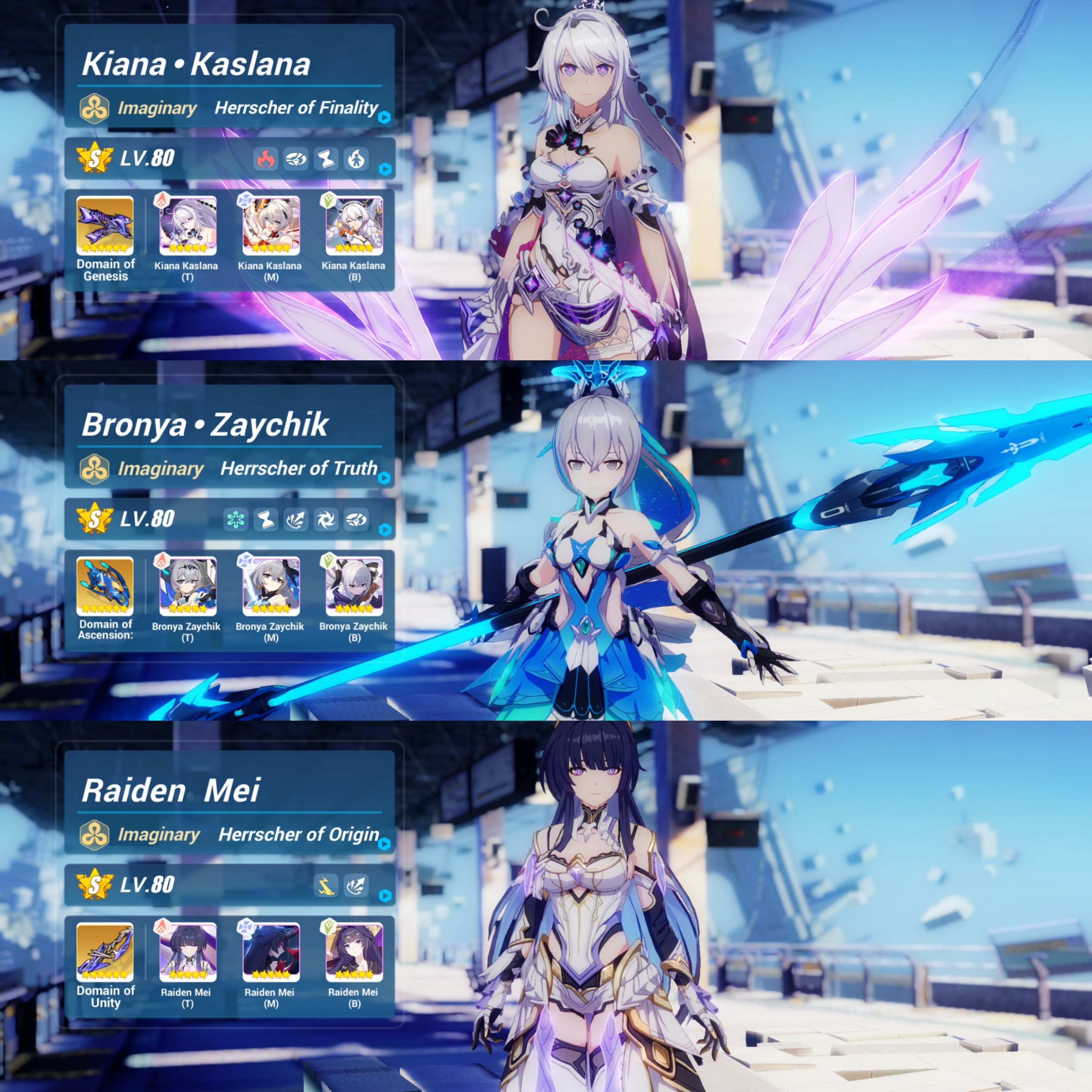Image resolution: width=1092 pixels, height=1092 pixels.
Task: Click the ice damage tag on Bronya's panel
Action: coord(236,520)
